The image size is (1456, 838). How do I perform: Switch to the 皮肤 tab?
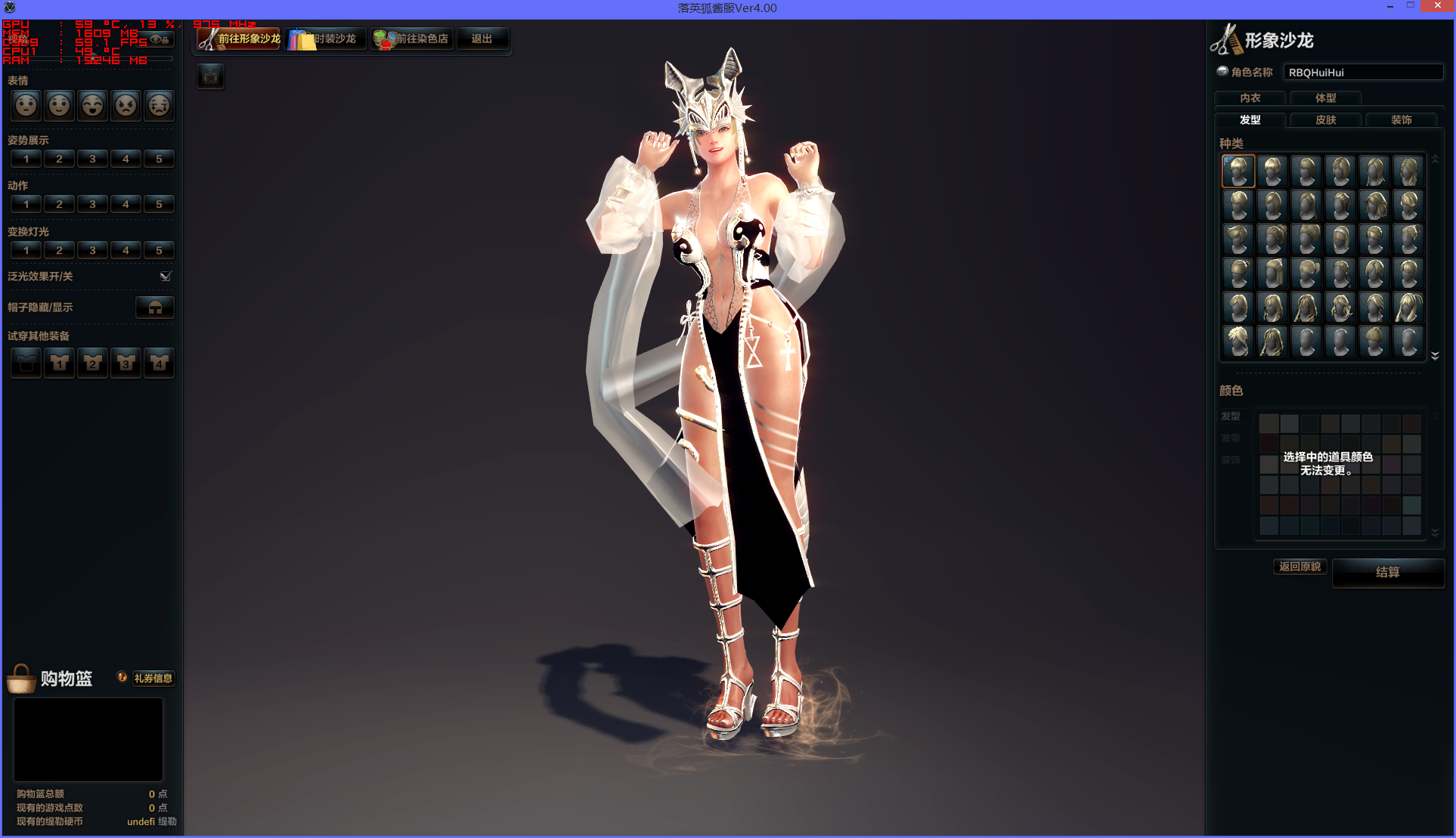tap(1325, 119)
